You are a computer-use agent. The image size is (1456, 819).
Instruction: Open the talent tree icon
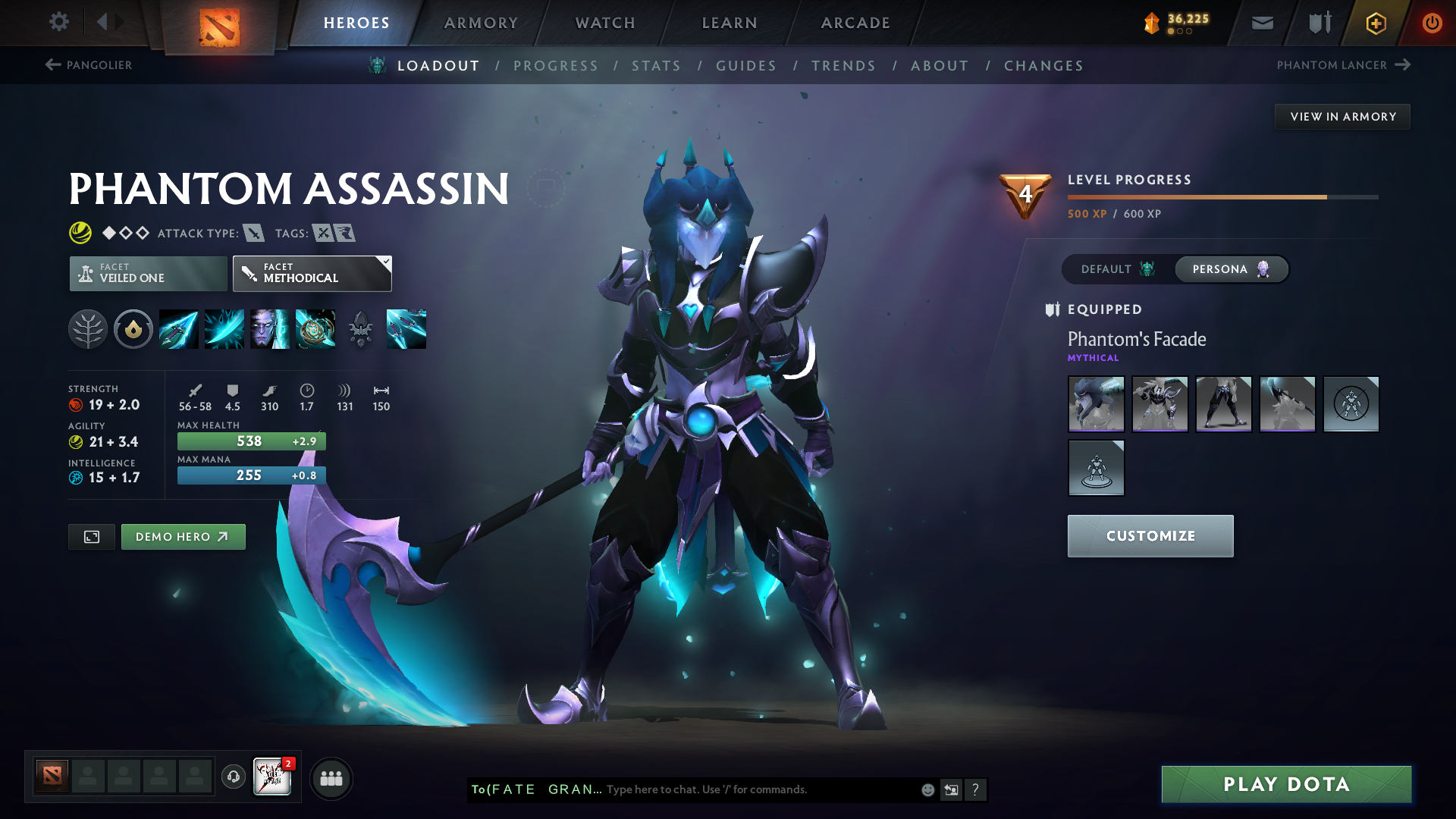tap(88, 329)
